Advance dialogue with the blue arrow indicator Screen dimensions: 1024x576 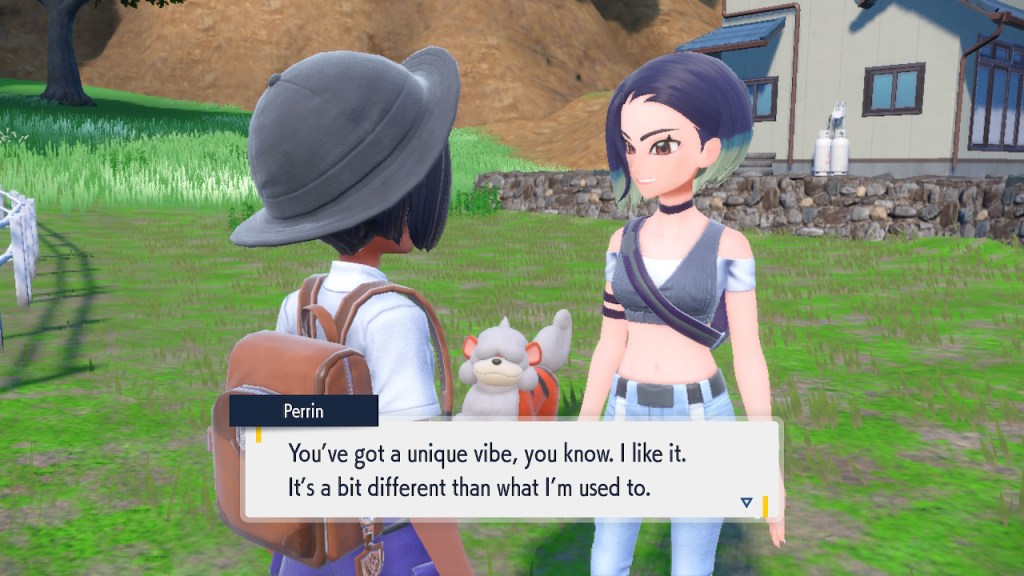pyautogui.click(x=746, y=502)
